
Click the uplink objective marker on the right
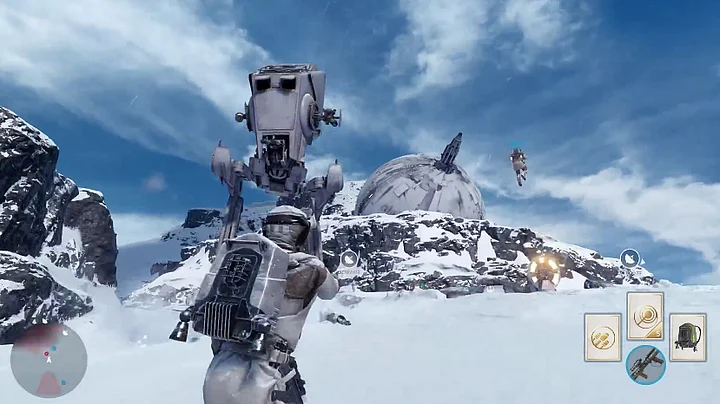tap(629, 257)
